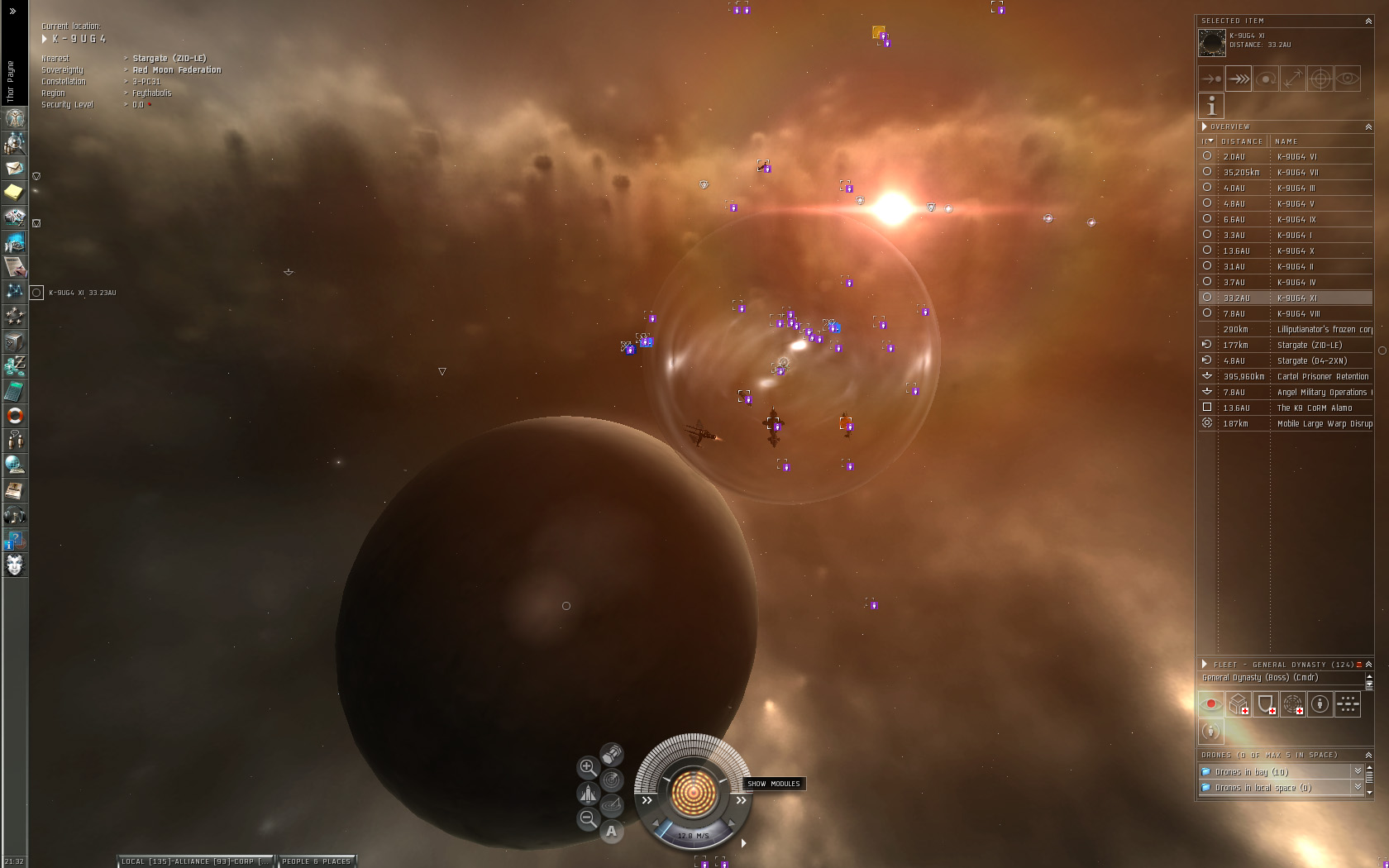The height and width of the screenshot is (868, 1389).
Task: Toggle the autopilot A button
Action: (611, 832)
